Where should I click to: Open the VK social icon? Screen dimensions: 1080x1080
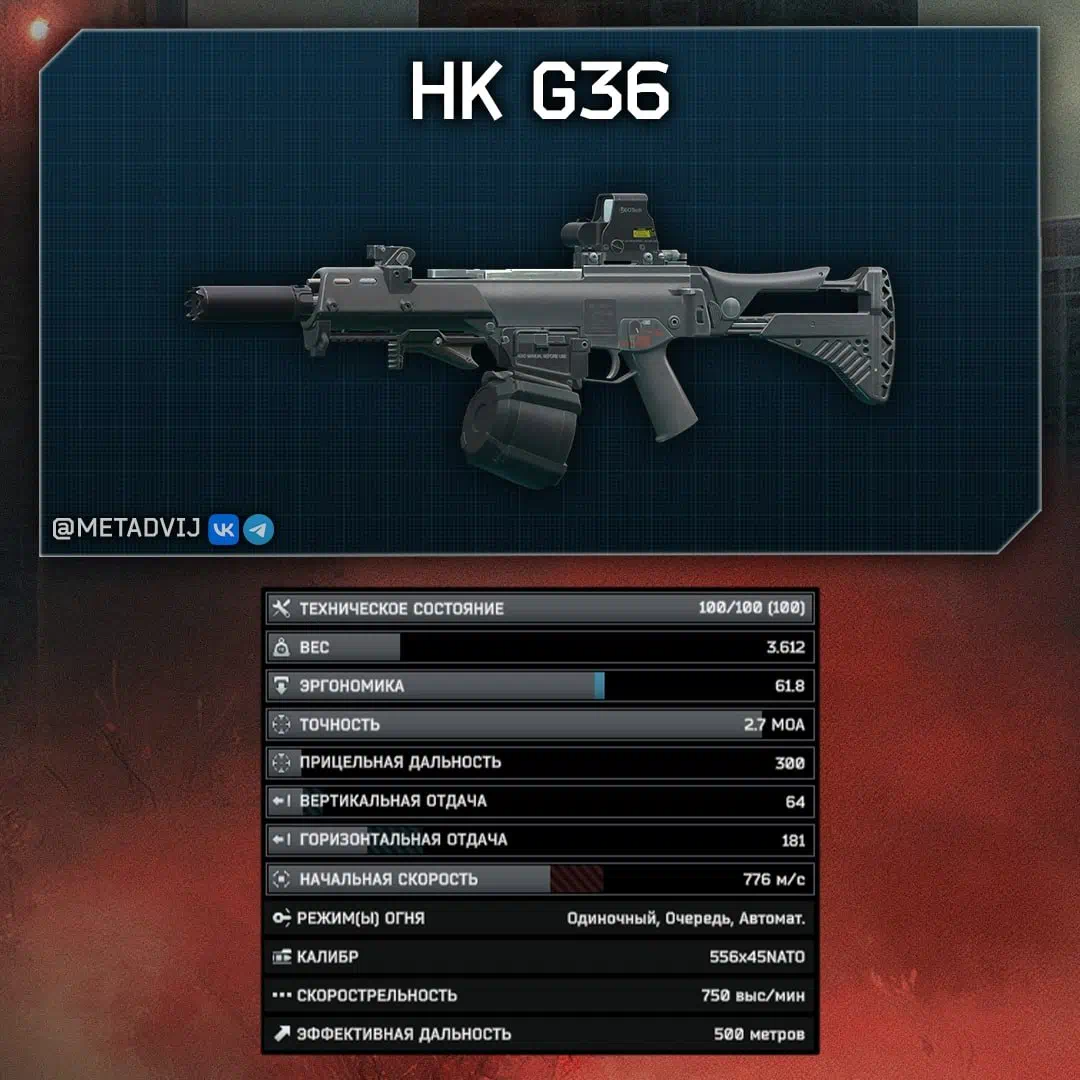tap(223, 529)
